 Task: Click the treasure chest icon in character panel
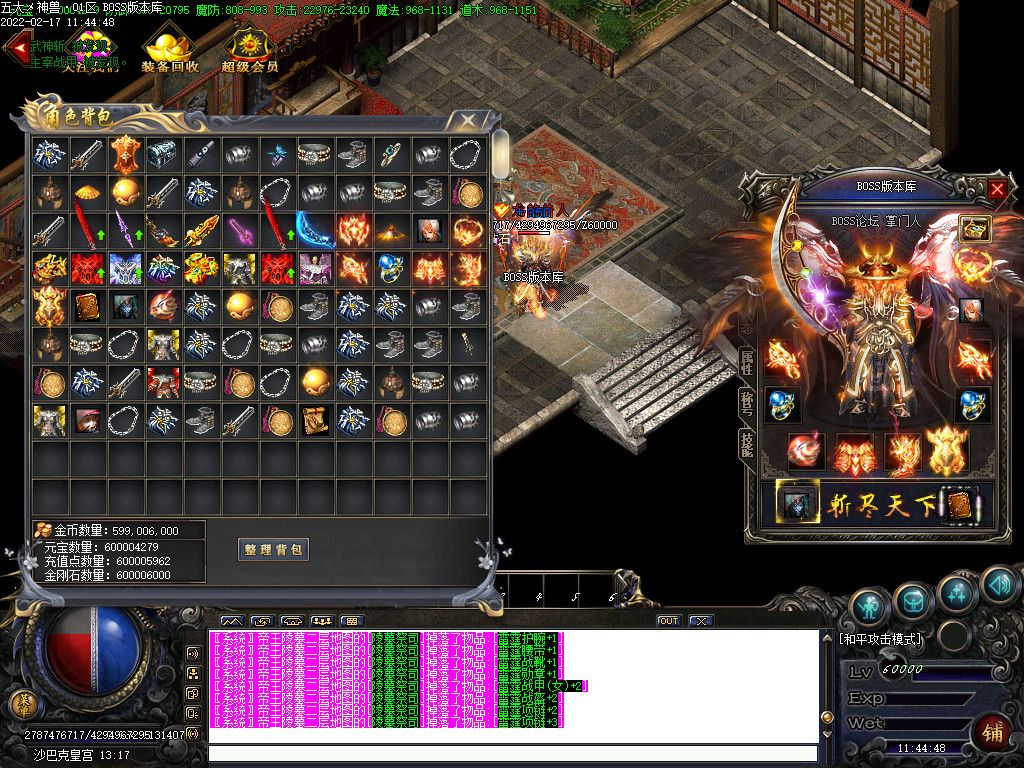(x=974, y=228)
